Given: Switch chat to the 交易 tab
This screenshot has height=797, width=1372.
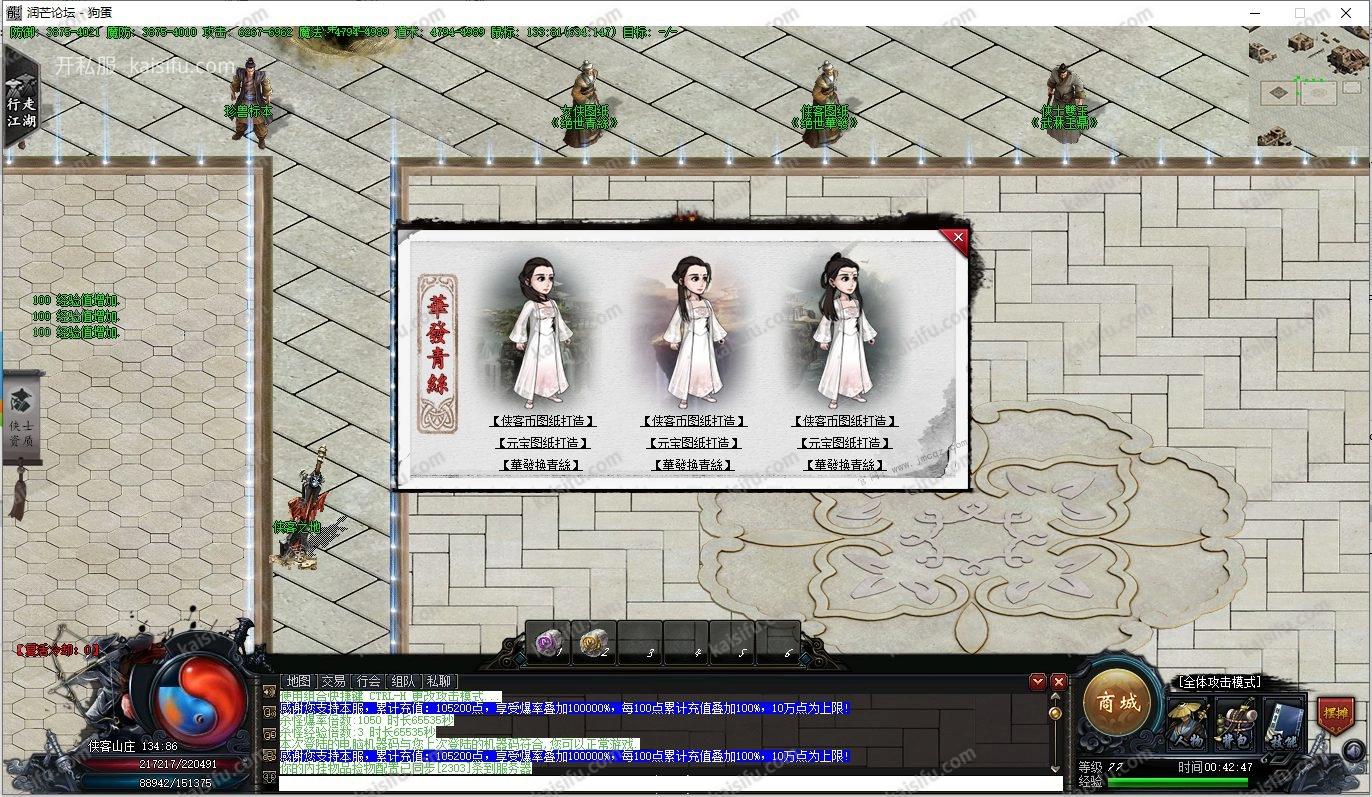Looking at the screenshot, I should pos(333,681).
